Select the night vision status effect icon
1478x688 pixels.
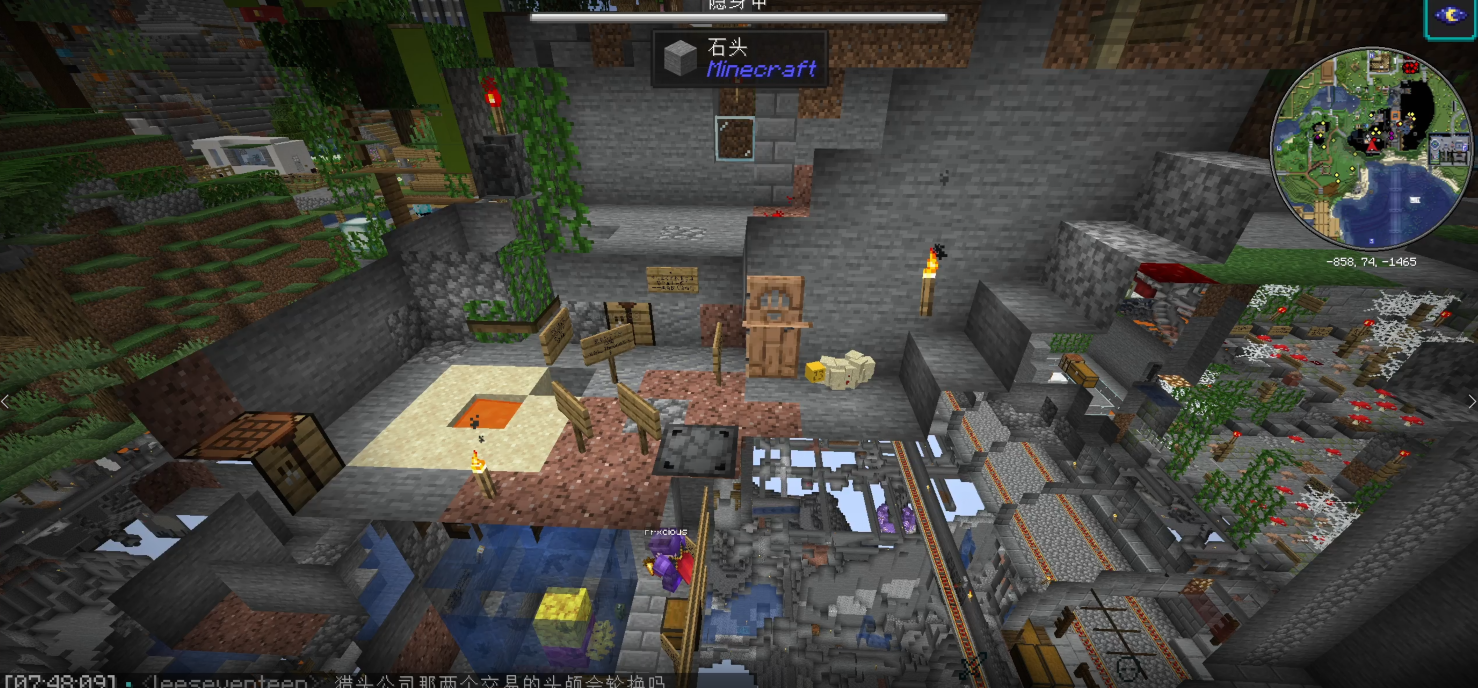tap(1450, 17)
